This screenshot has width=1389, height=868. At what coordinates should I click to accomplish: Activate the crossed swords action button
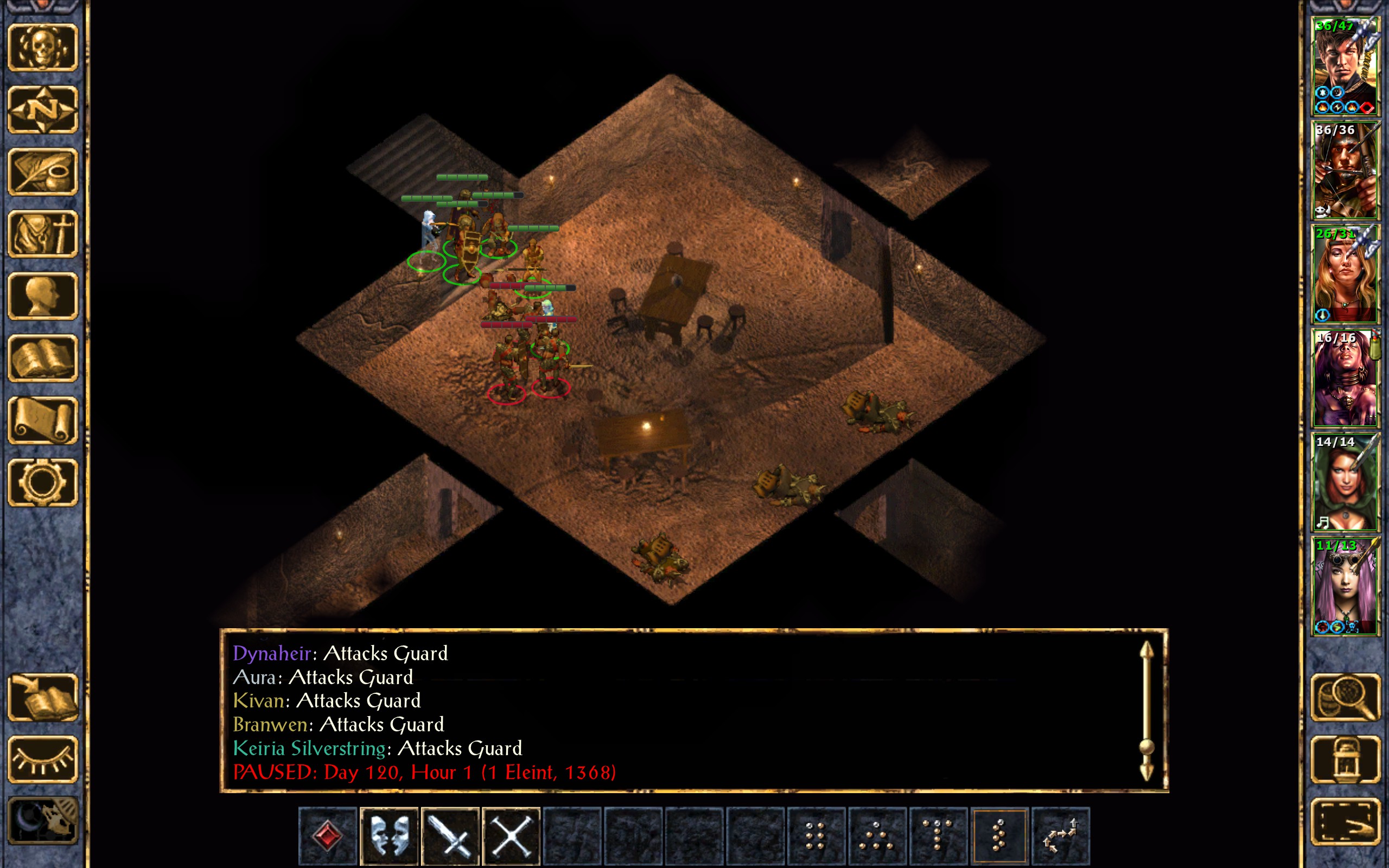coord(511,836)
